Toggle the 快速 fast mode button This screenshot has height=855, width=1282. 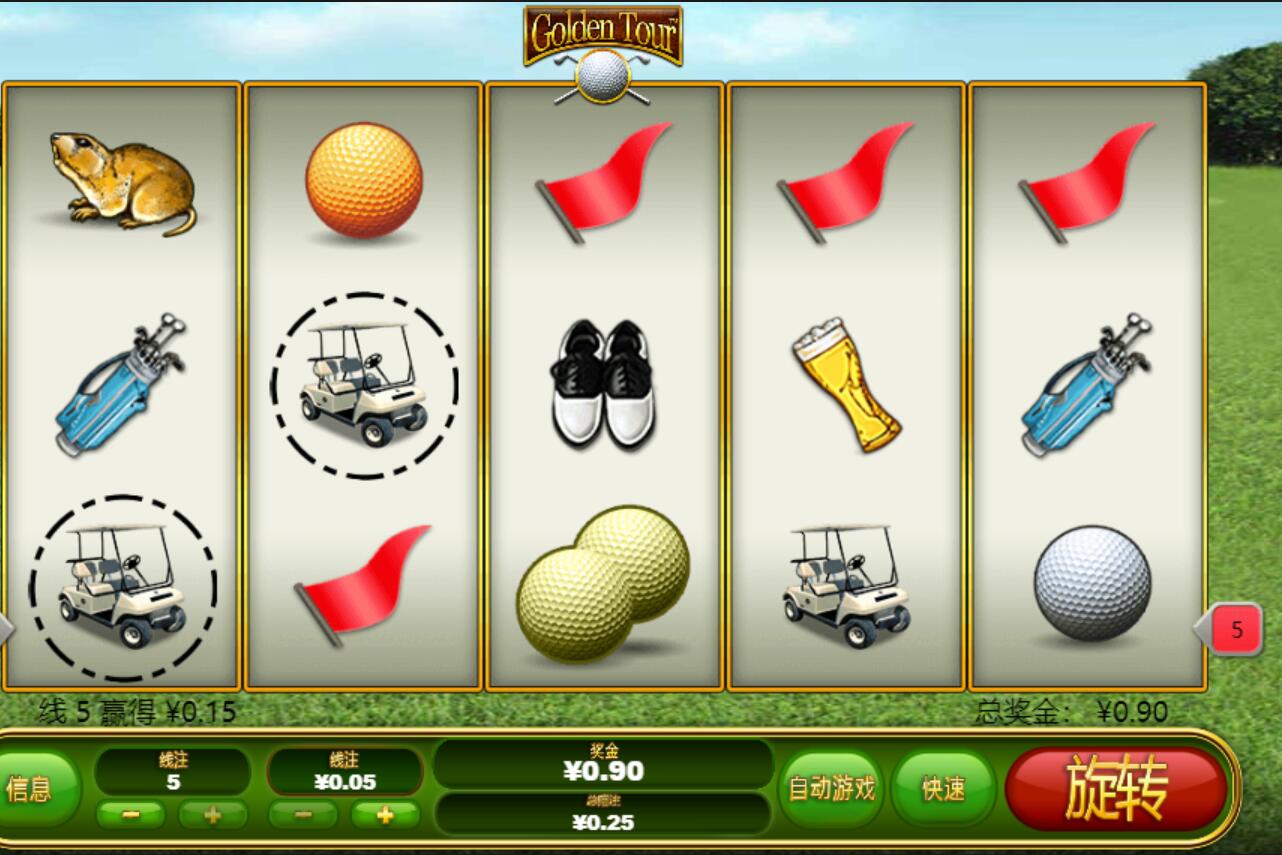(x=943, y=789)
